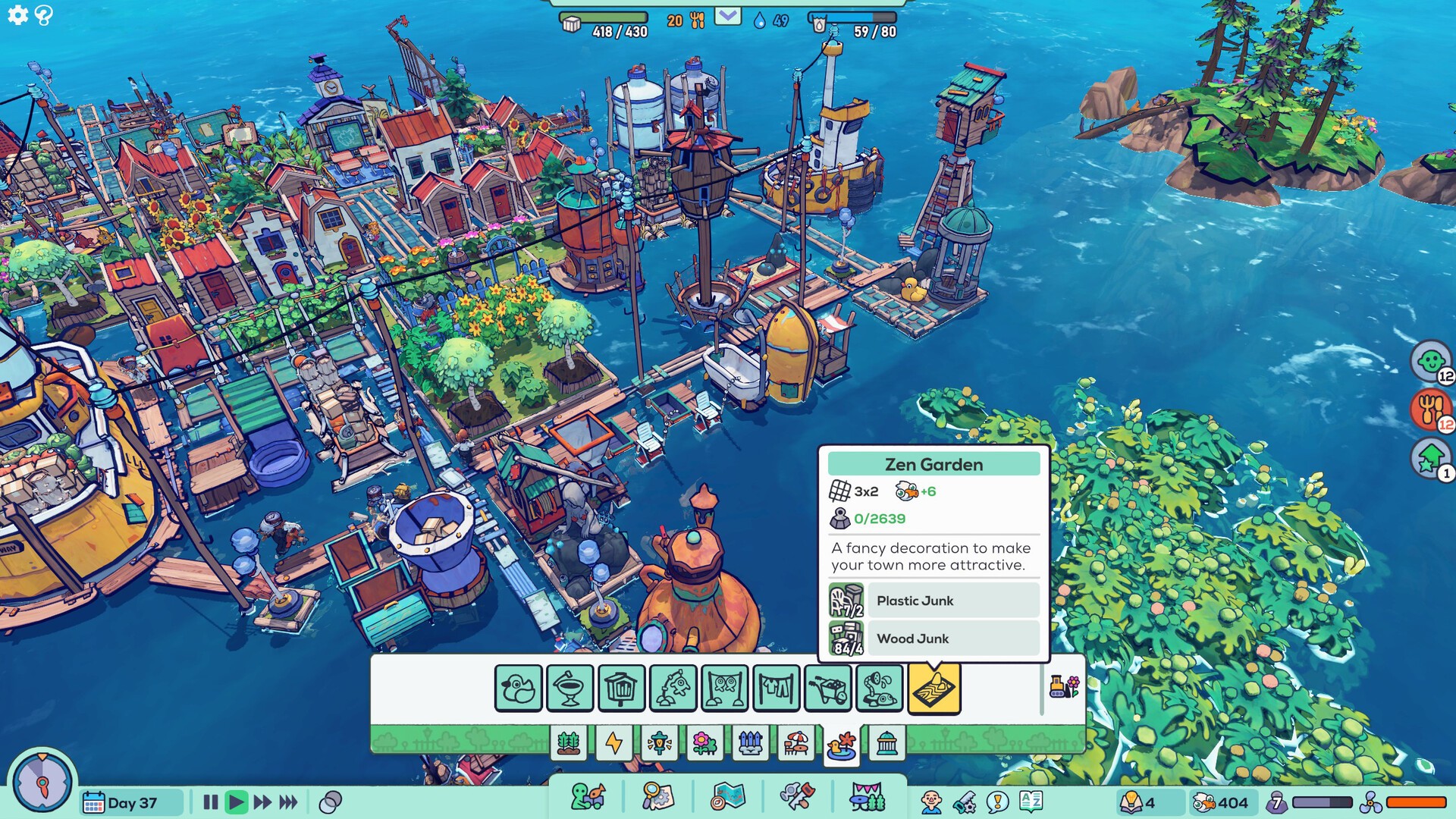Open the help question mark
The width and height of the screenshot is (1456, 819).
pos(44,15)
